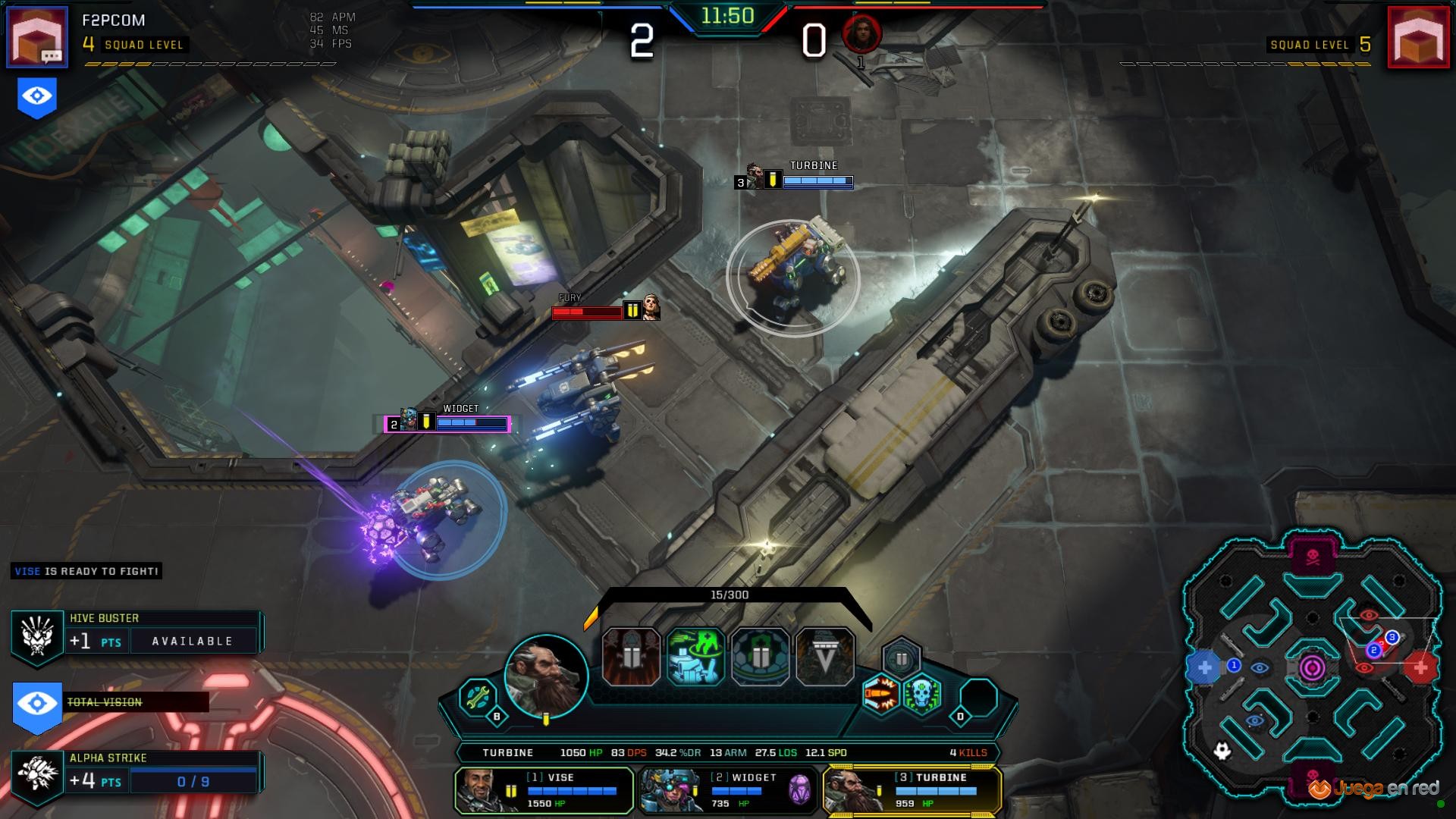Open the F2PCOM player emblem with chat bubble

pyautogui.click(x=37, y=36)
